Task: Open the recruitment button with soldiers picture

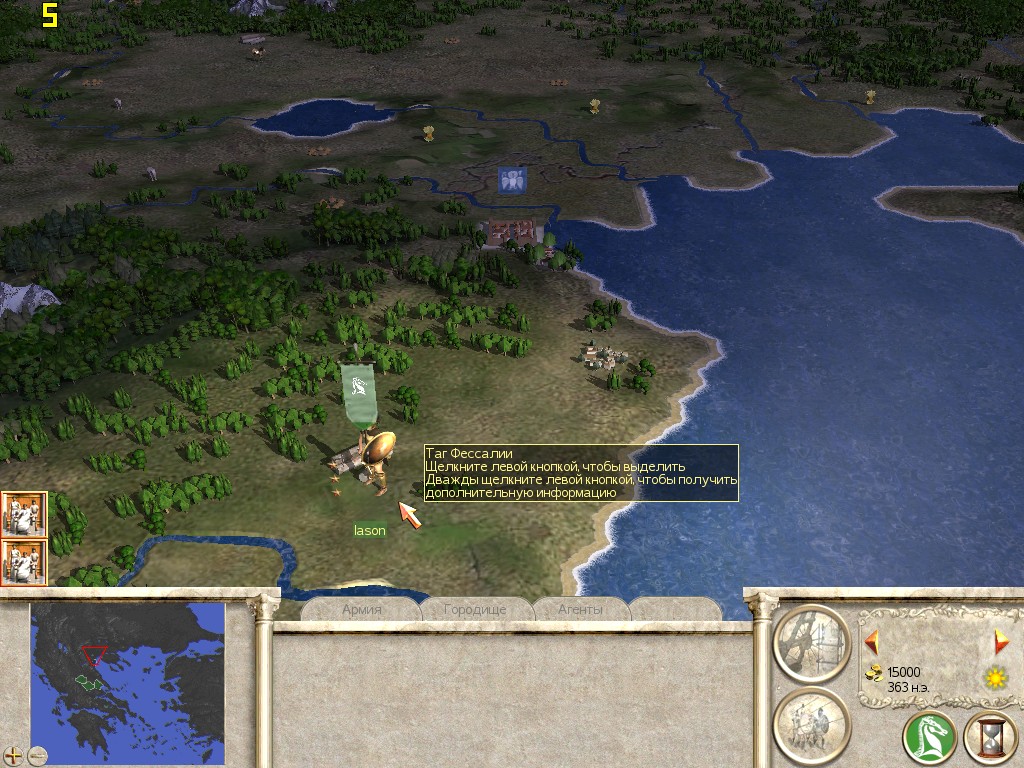Action: tap(811, 724)
